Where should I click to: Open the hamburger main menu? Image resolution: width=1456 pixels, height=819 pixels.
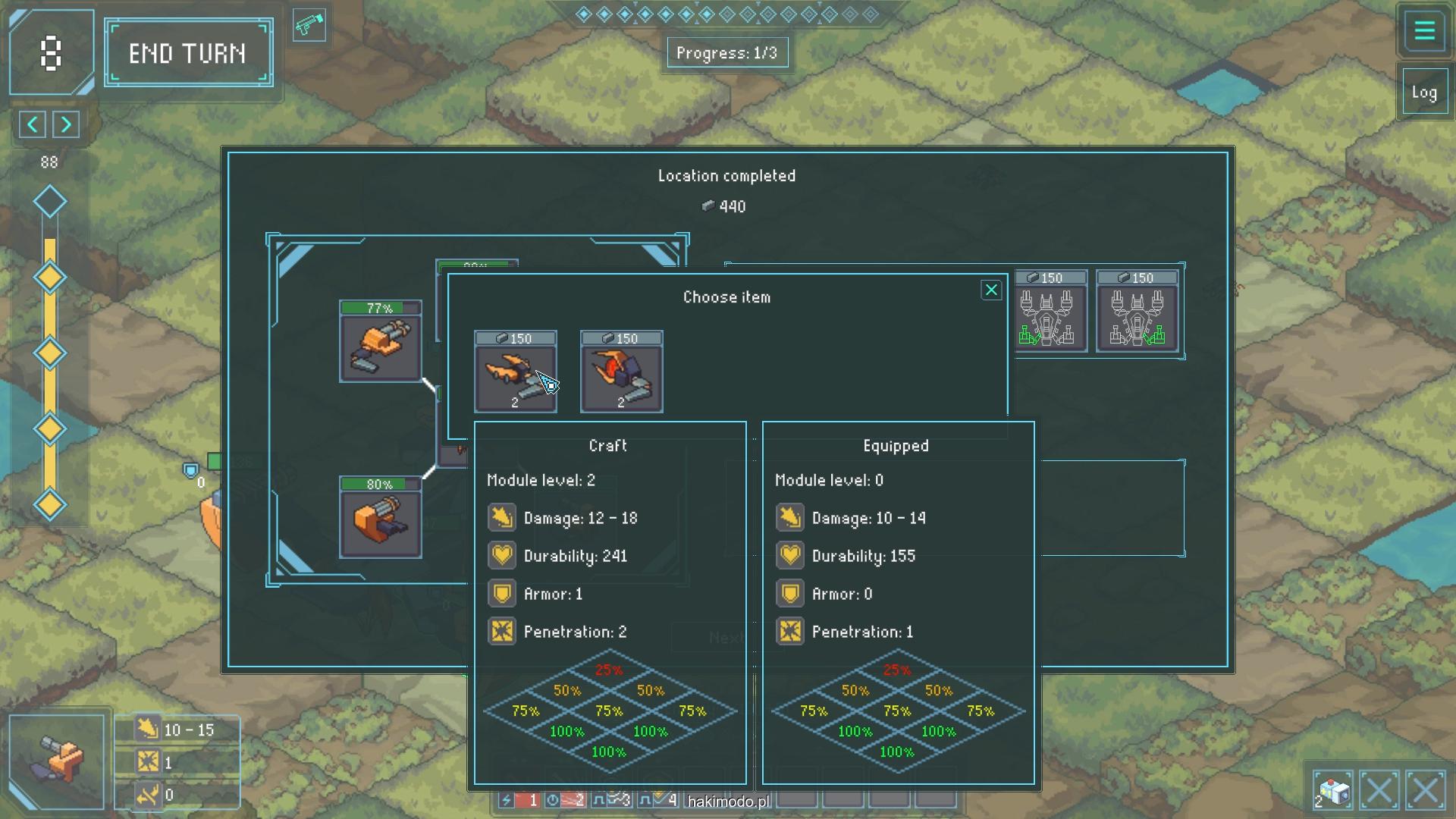pyautogui.click(x=1424, y=32)
